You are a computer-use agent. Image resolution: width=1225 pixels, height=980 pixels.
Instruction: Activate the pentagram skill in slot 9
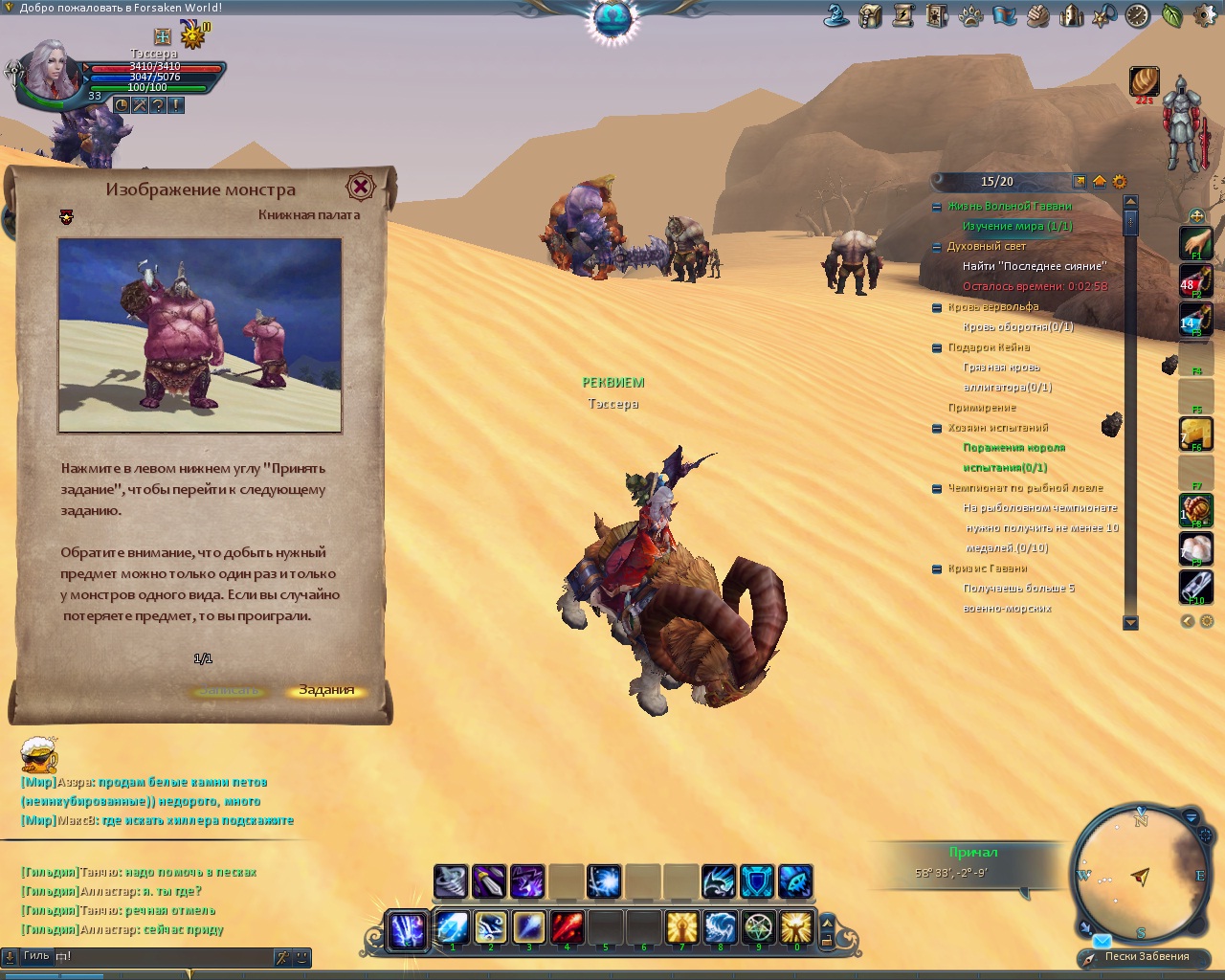[x=758, y=926]
